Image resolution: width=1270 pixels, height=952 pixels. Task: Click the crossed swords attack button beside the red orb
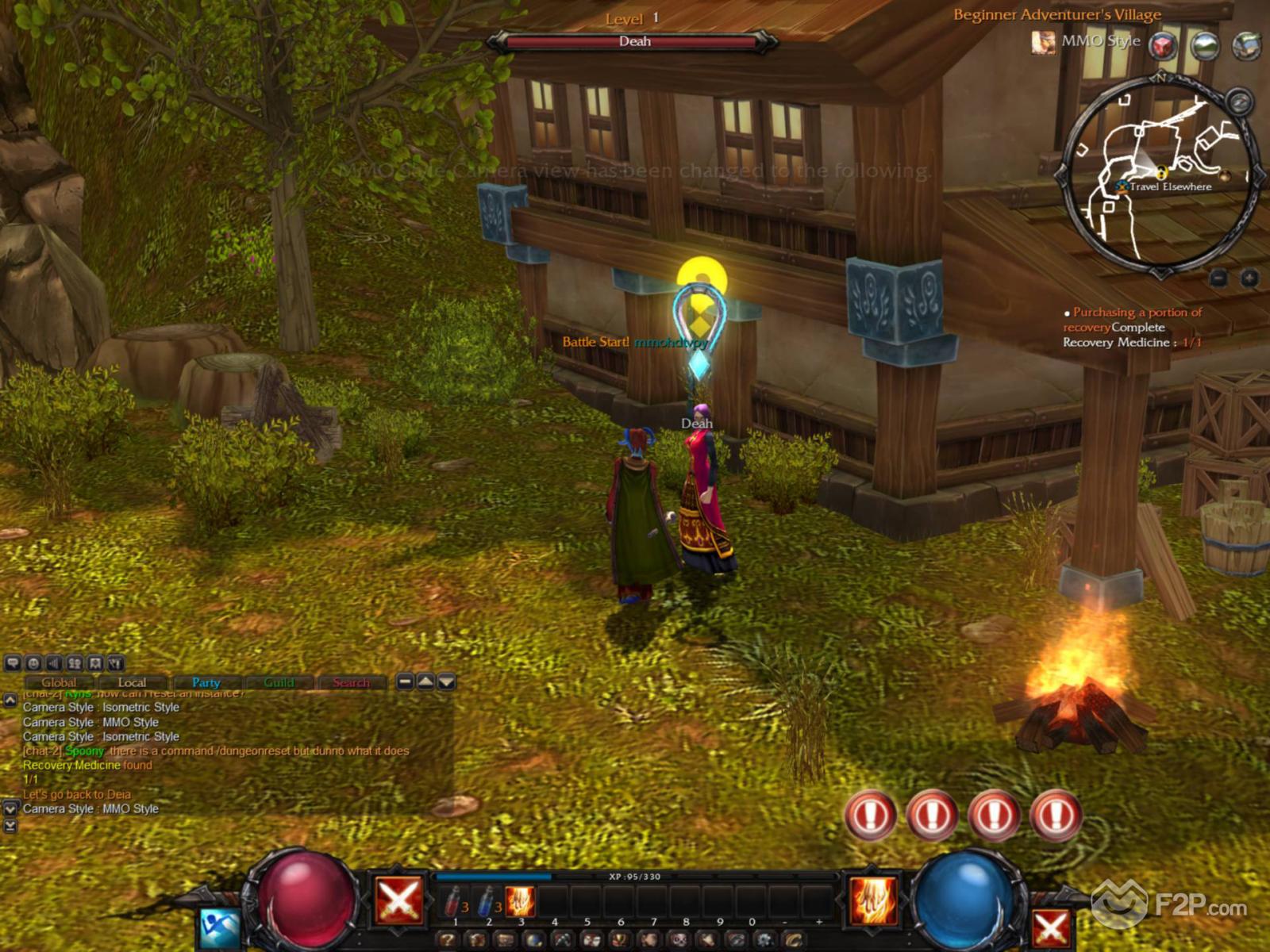tap(398, 901)
